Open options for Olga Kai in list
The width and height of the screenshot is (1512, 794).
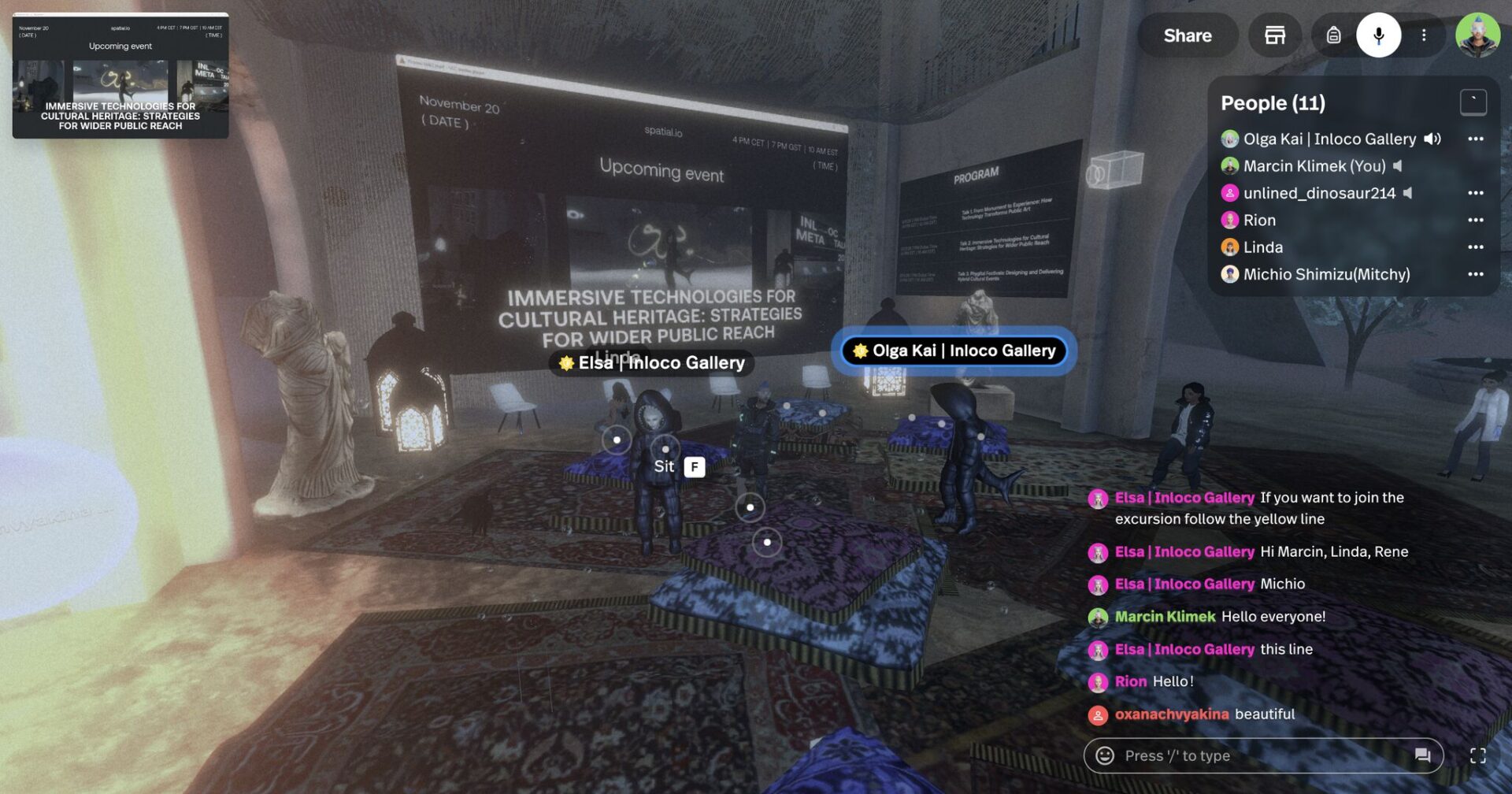[1475, 139]
